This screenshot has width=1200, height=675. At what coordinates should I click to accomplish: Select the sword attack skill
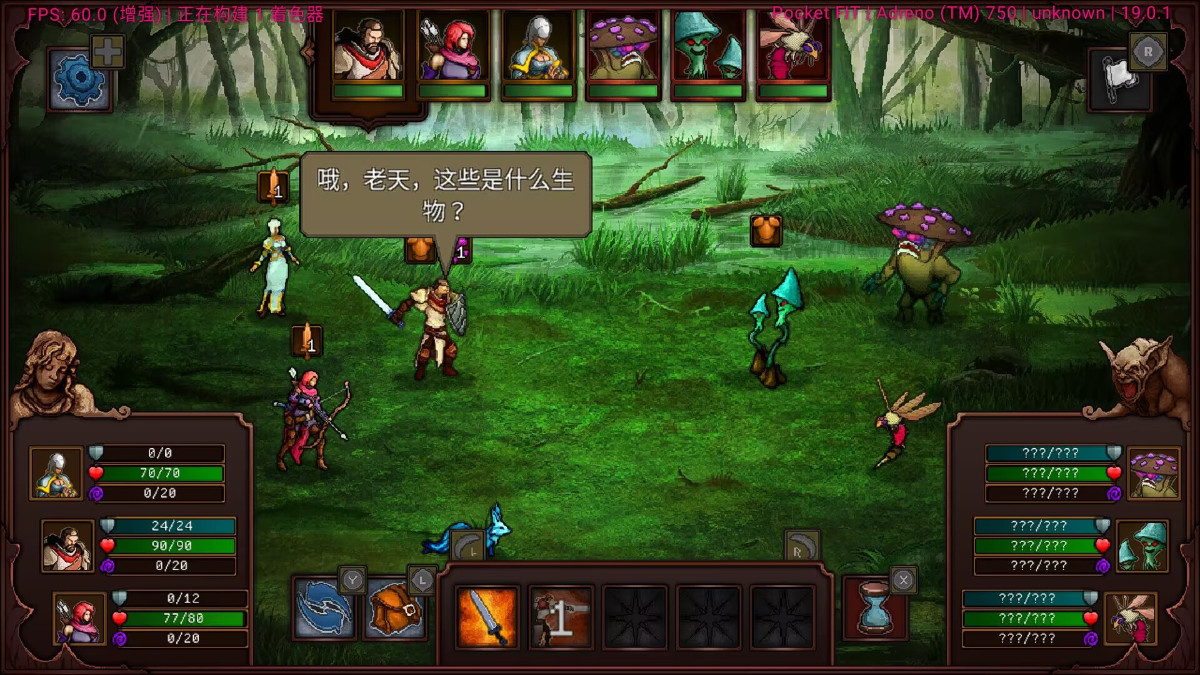[x=487, y=616]
